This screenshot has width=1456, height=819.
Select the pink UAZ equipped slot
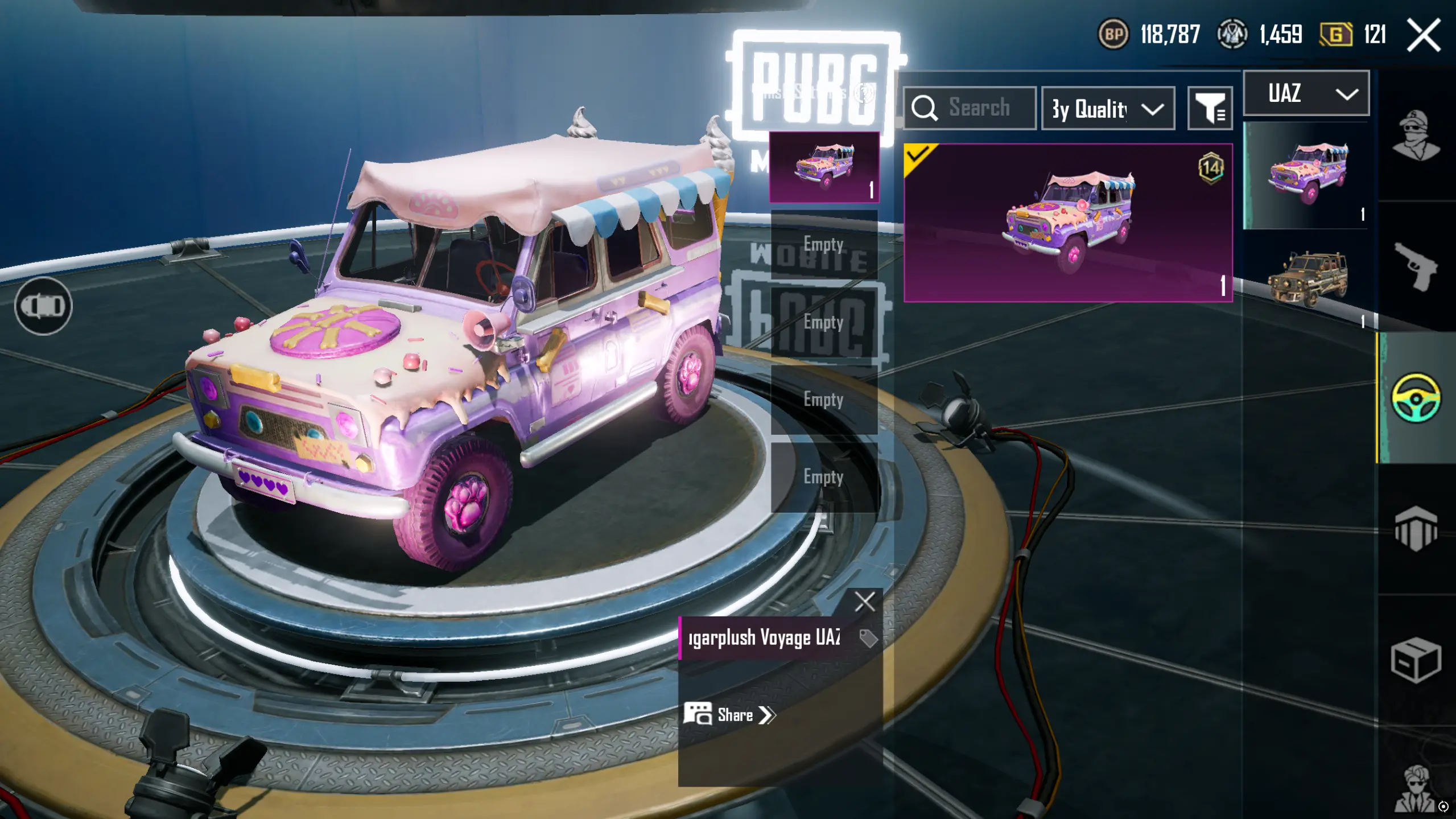[x=824, y=167]
